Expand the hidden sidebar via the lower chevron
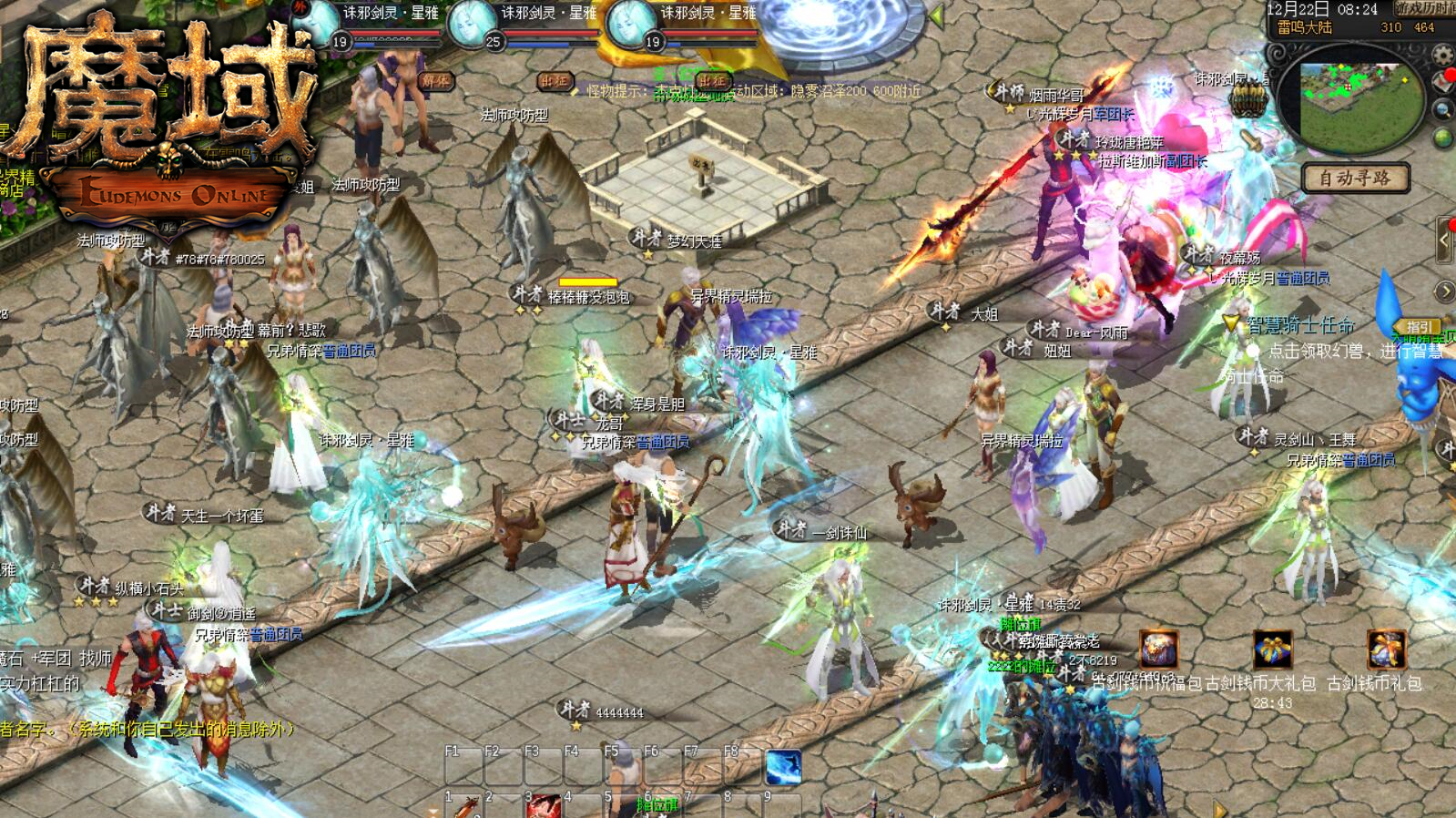 (1445, 291)
